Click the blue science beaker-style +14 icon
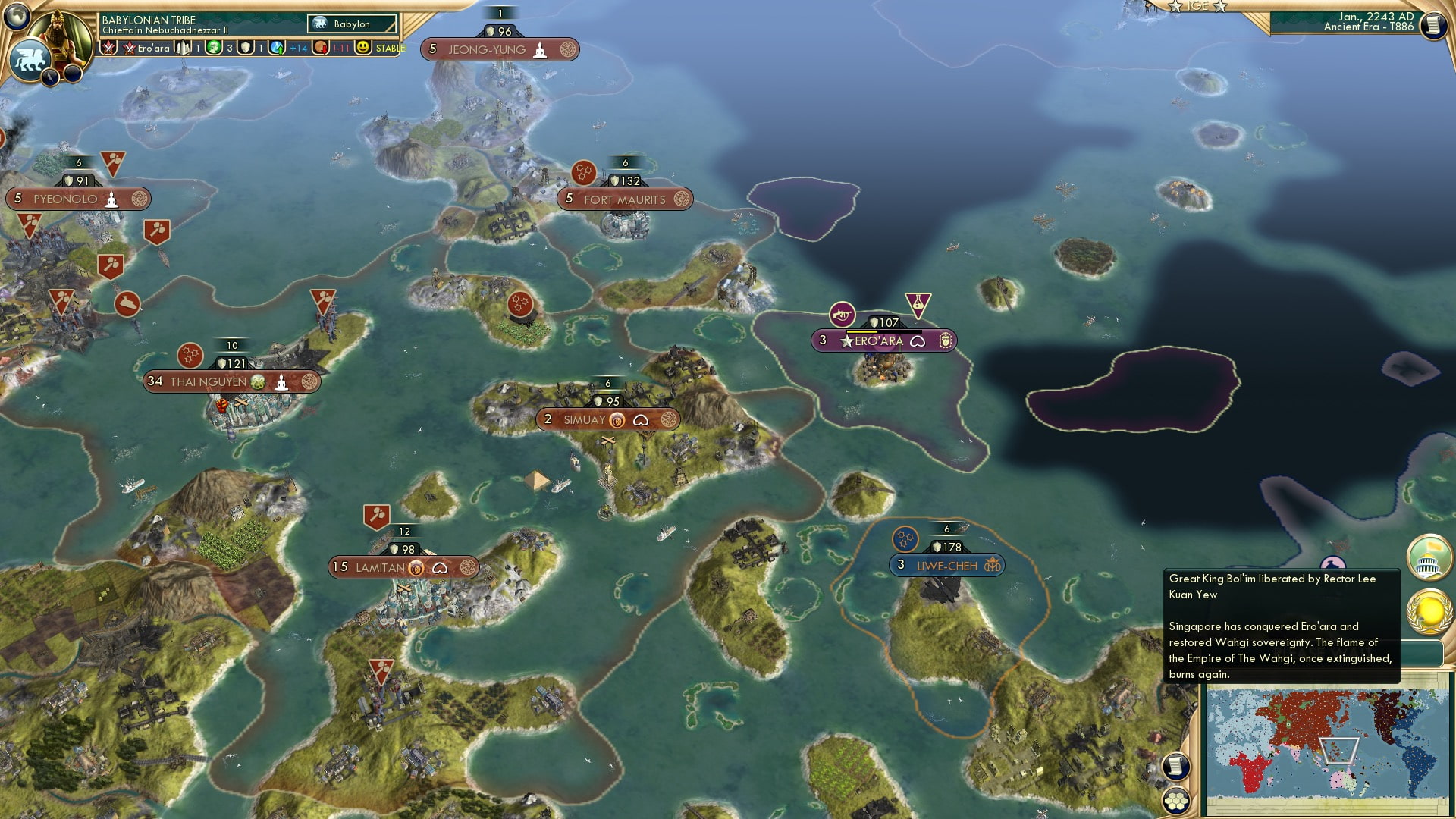The width and height of the screenshot is (1456, 819). (278, 48)
